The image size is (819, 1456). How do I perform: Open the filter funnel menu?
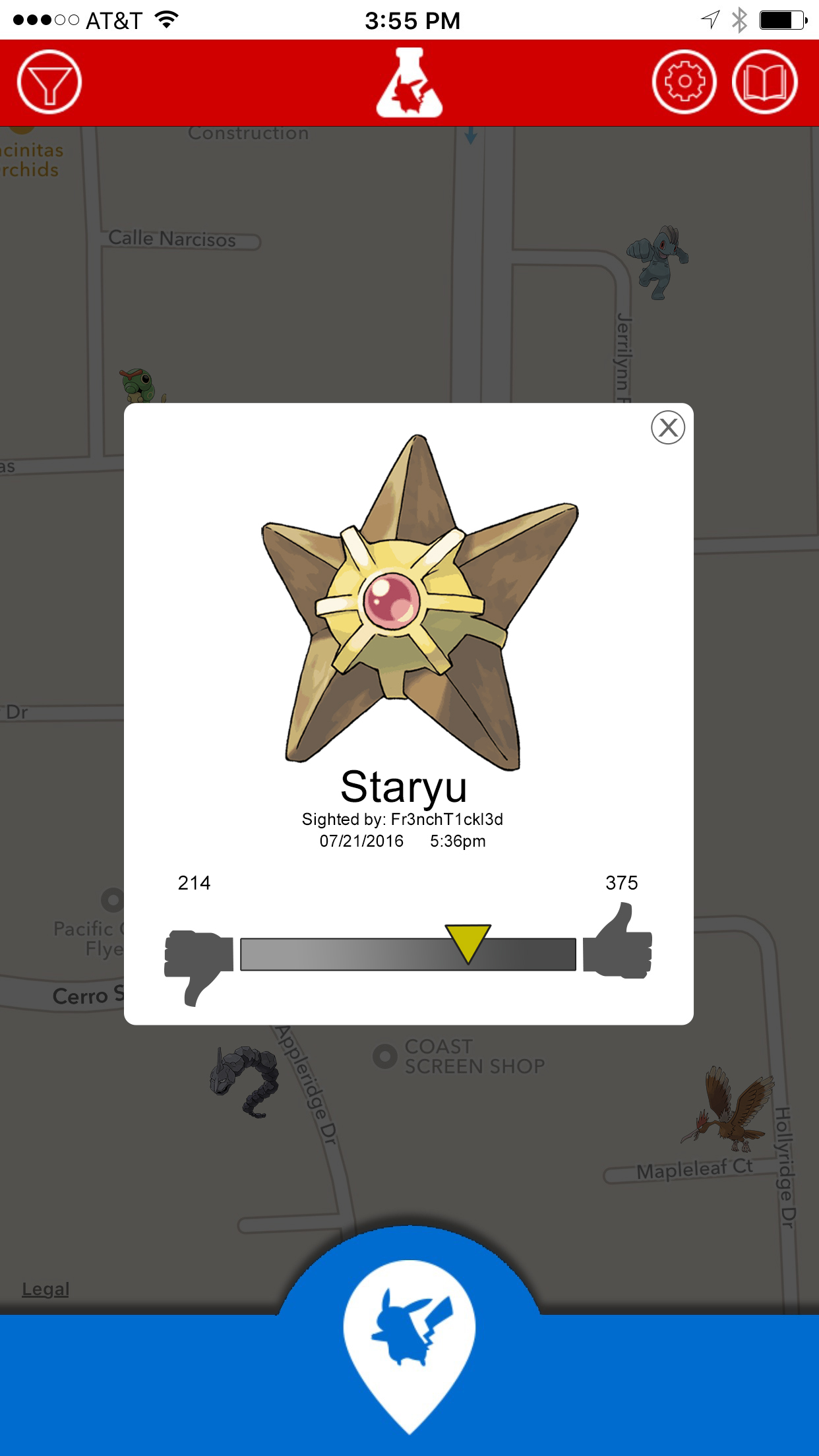pyautogui.click(x=49, y=82)
